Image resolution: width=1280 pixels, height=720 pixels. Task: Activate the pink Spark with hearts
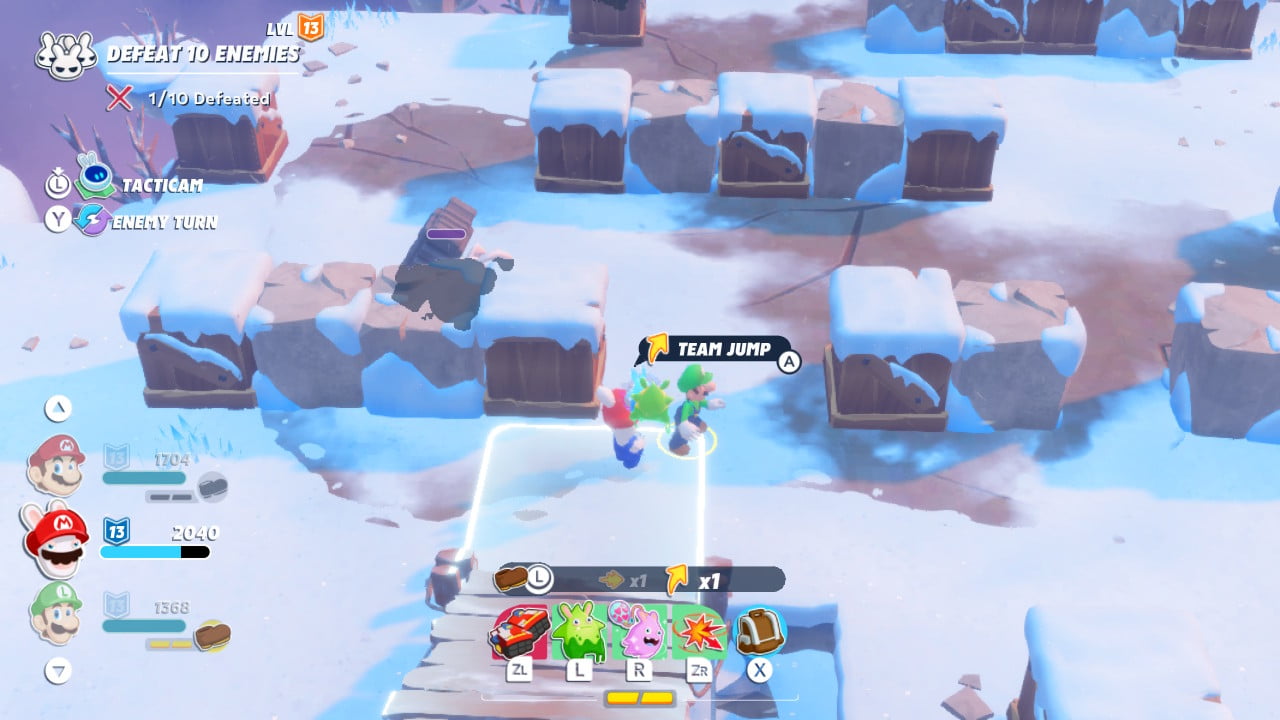[640, 632]
